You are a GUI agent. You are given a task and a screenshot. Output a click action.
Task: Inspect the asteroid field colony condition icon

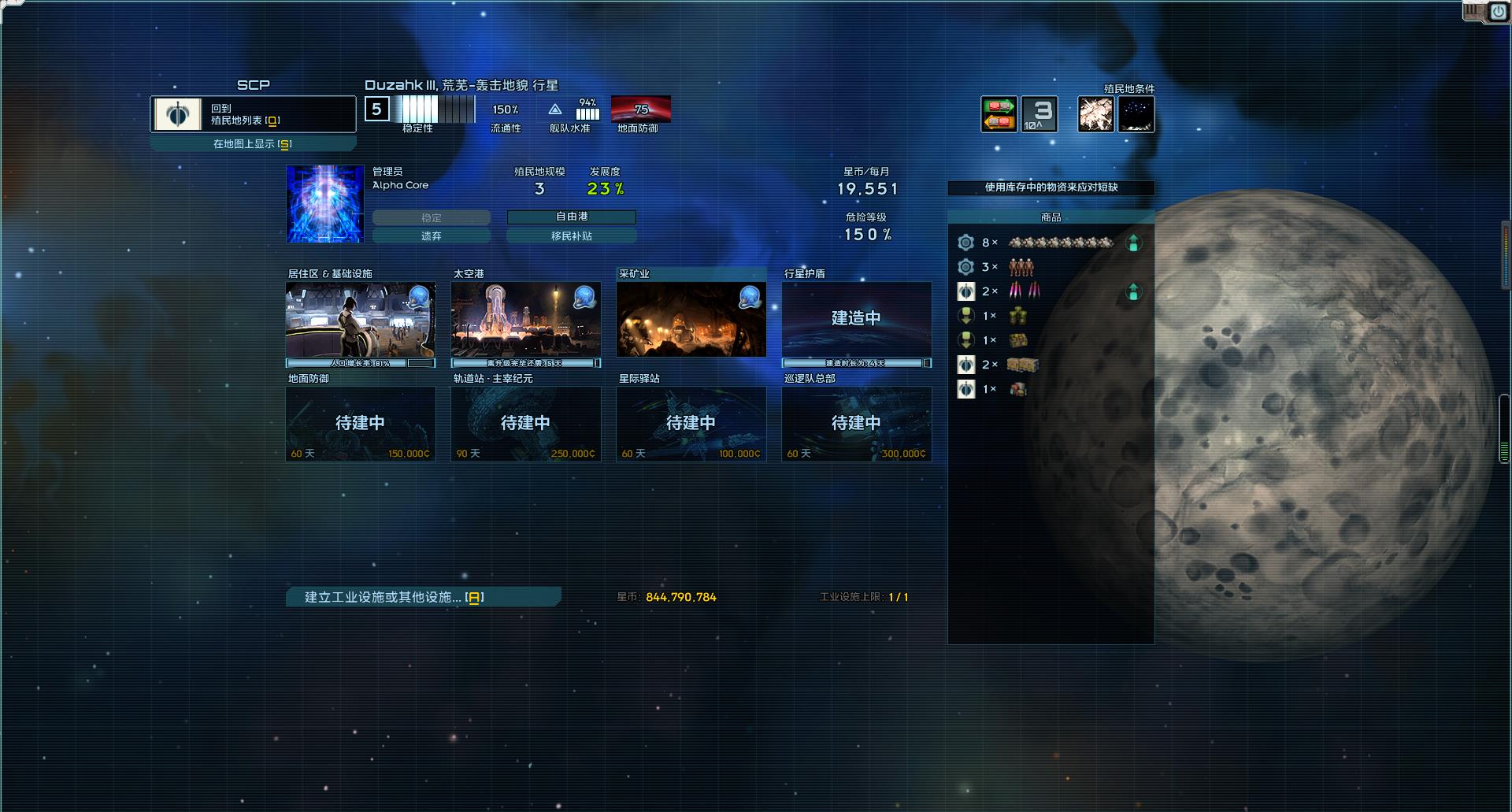(1095, 113)
